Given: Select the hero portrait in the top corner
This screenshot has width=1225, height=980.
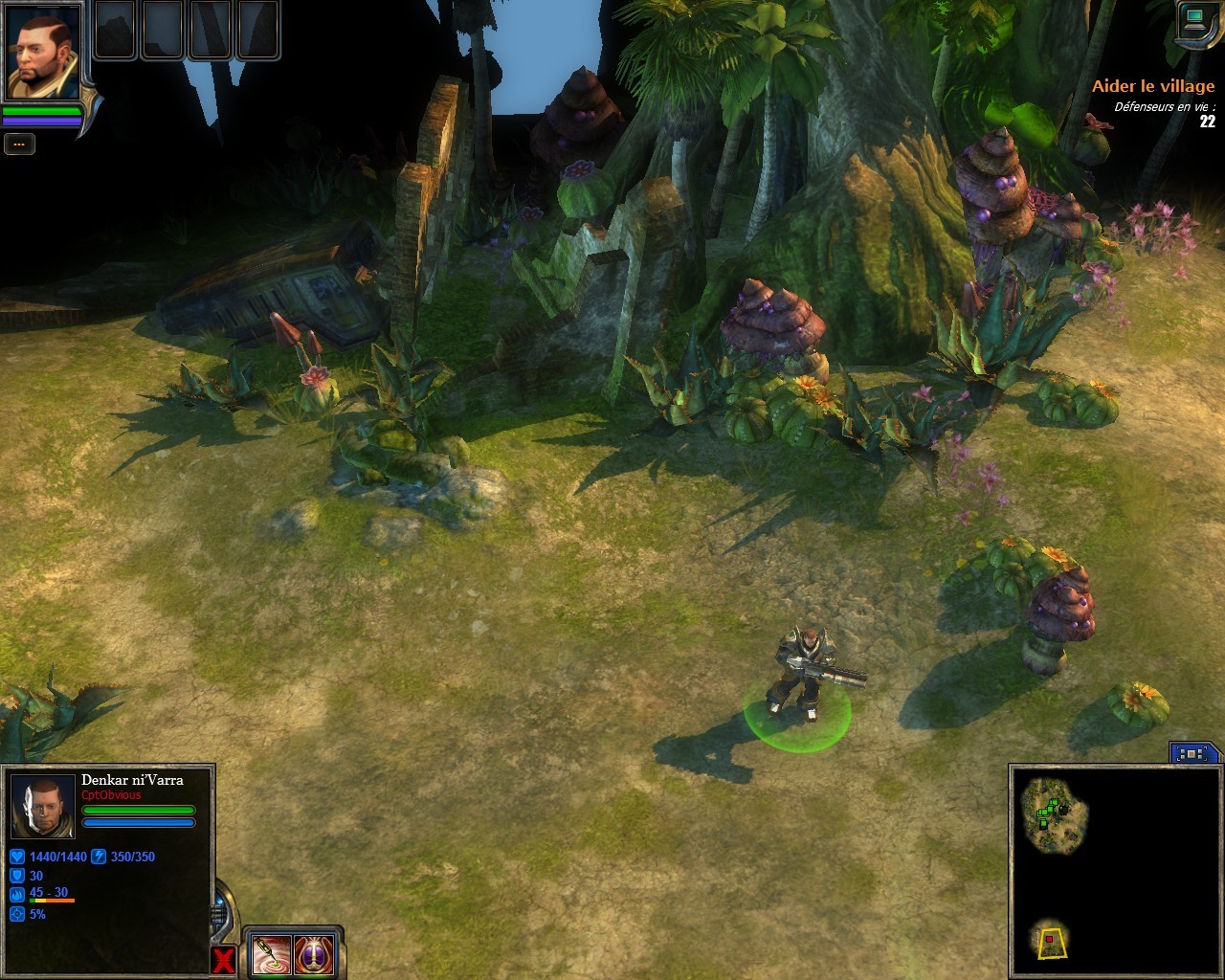Looking at the screenshot, I should pyautogui.click(x=43, y=50).
